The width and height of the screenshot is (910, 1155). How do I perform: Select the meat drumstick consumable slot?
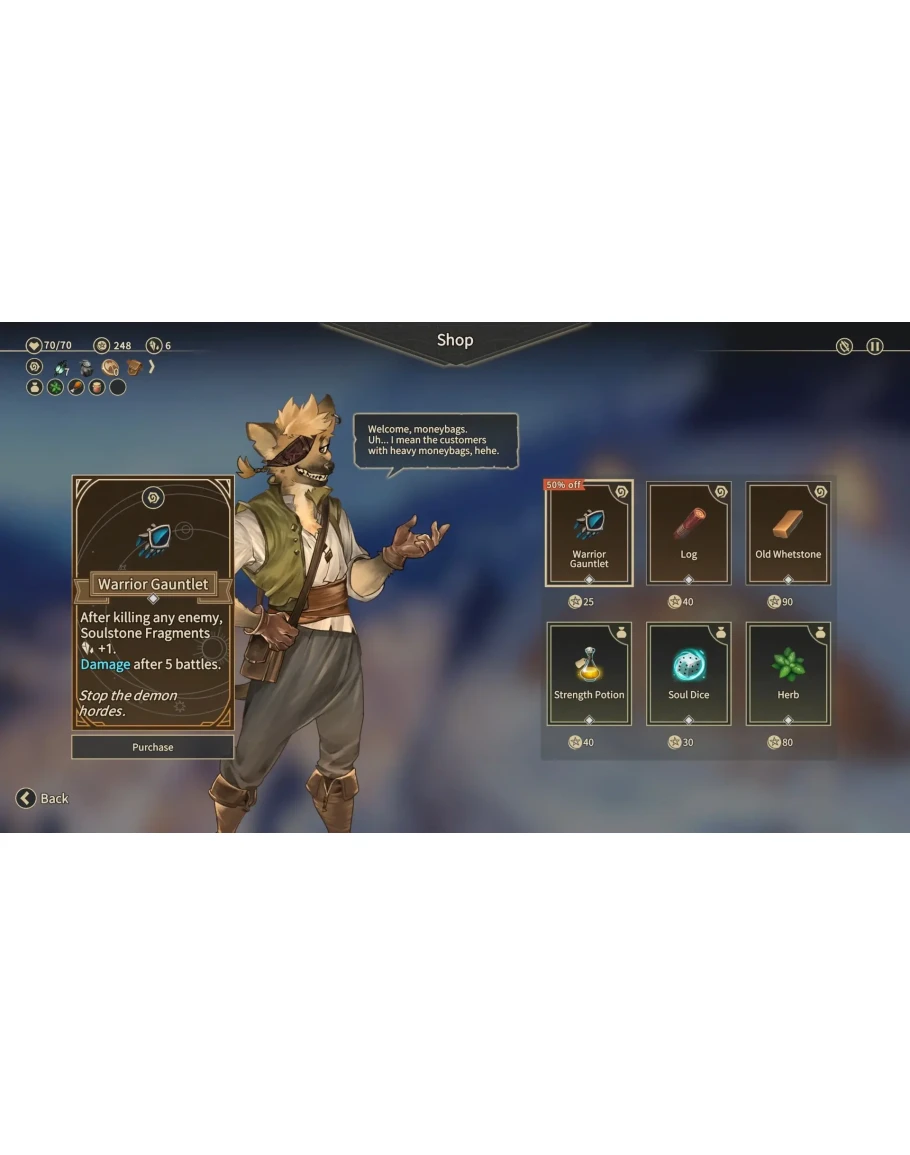76,387
